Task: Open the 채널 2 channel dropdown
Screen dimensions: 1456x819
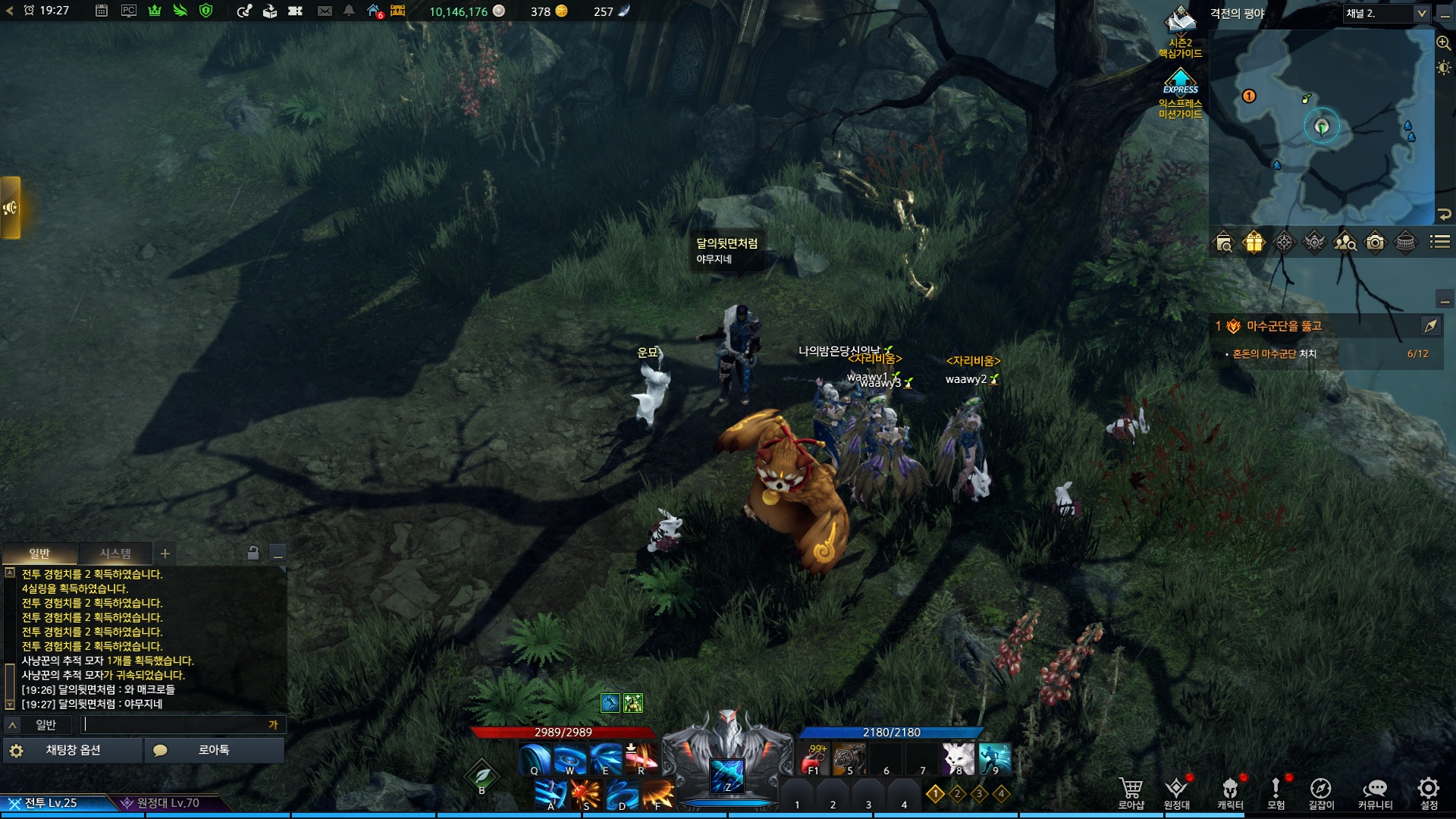Action: (x=1386, y=14)
